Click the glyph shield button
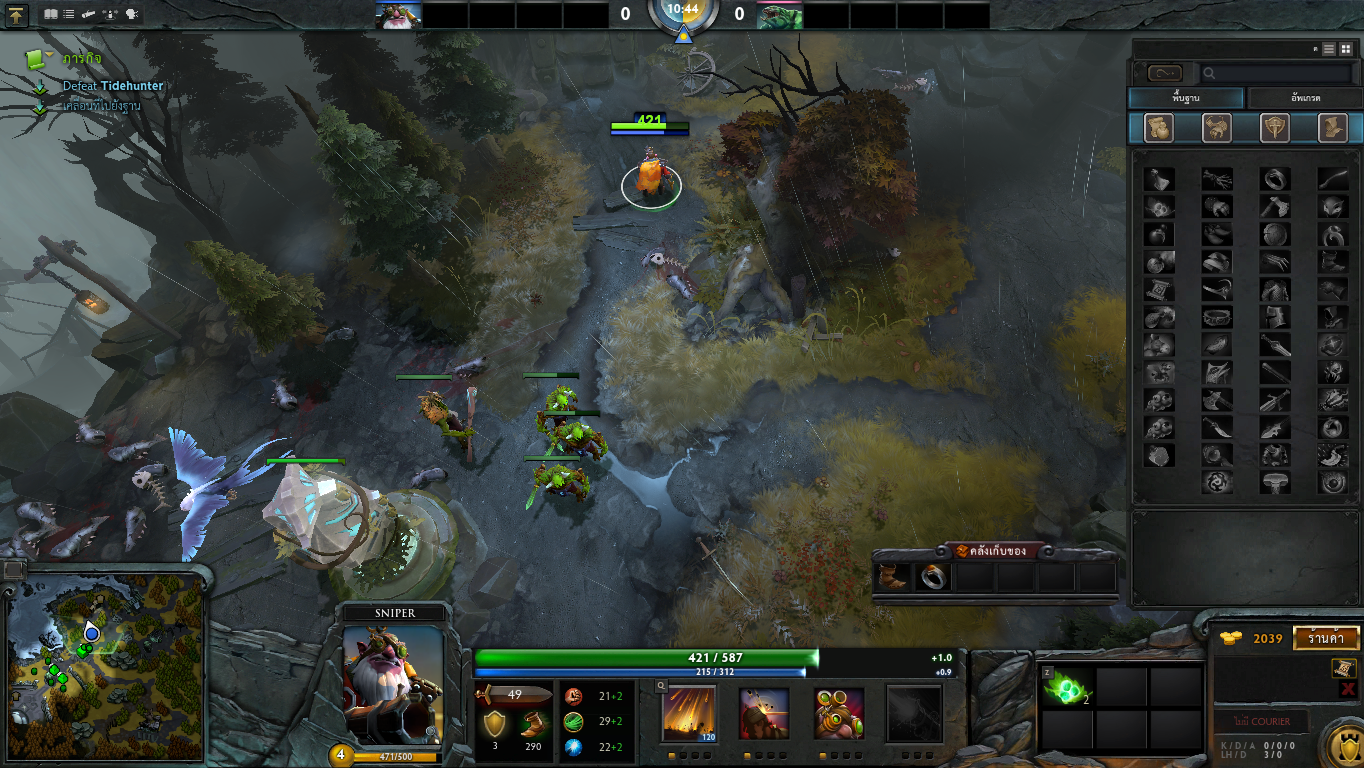 (1340, 747)
